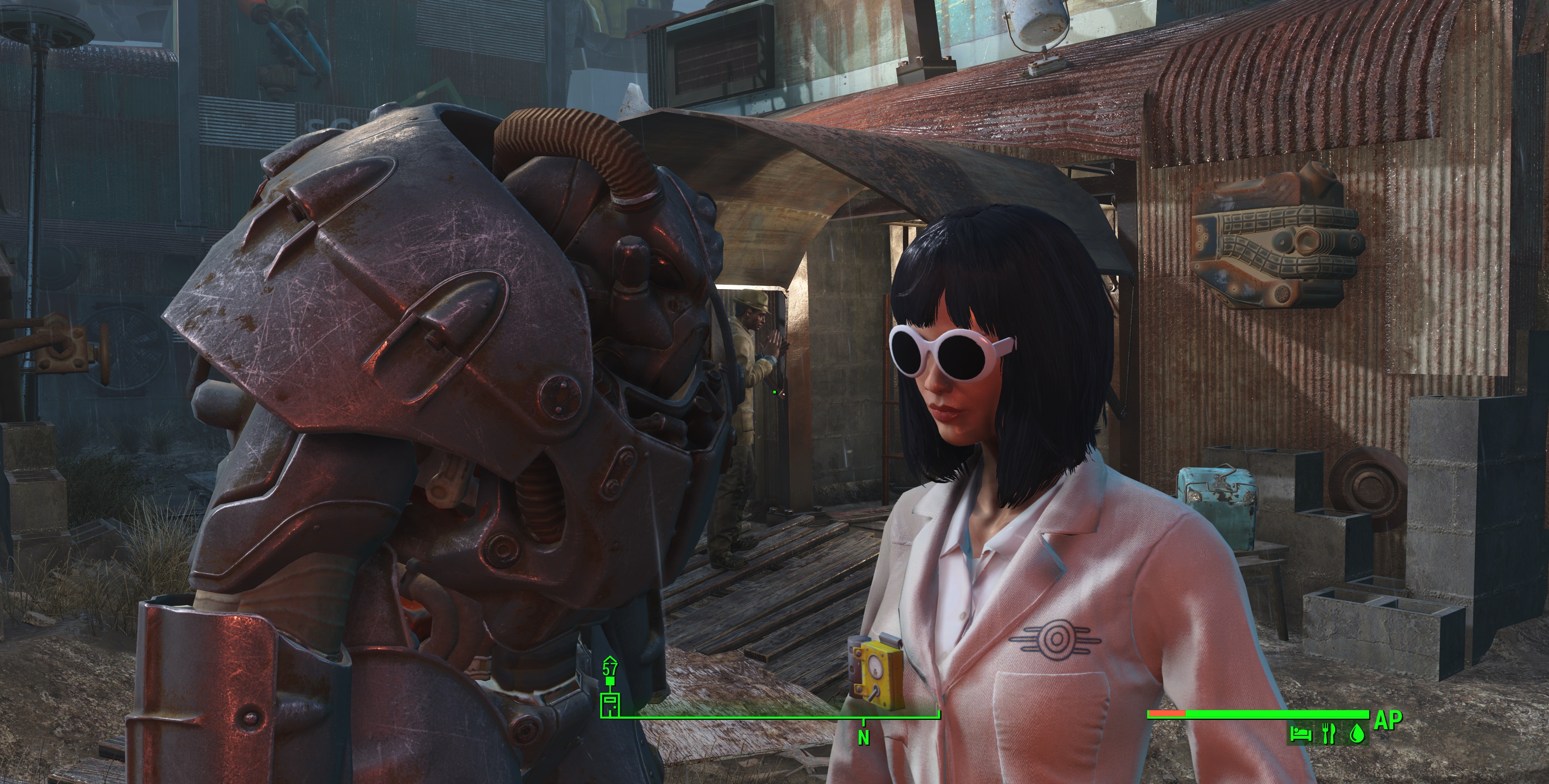The width and height of the screenshot is (1549, 784).
Task: Click the water drop thirst icon
Action: click(1357, 734)
